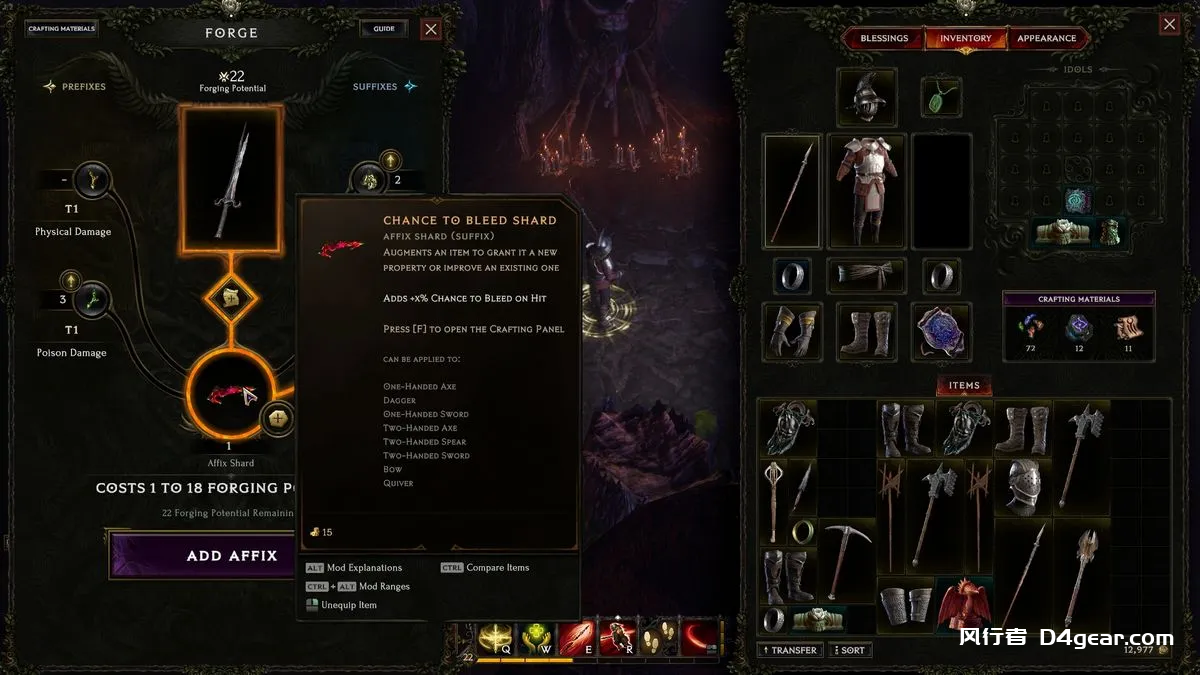Select the equipped spear weapon slot
1200x675 pixels.
click(x=792, y=191)
